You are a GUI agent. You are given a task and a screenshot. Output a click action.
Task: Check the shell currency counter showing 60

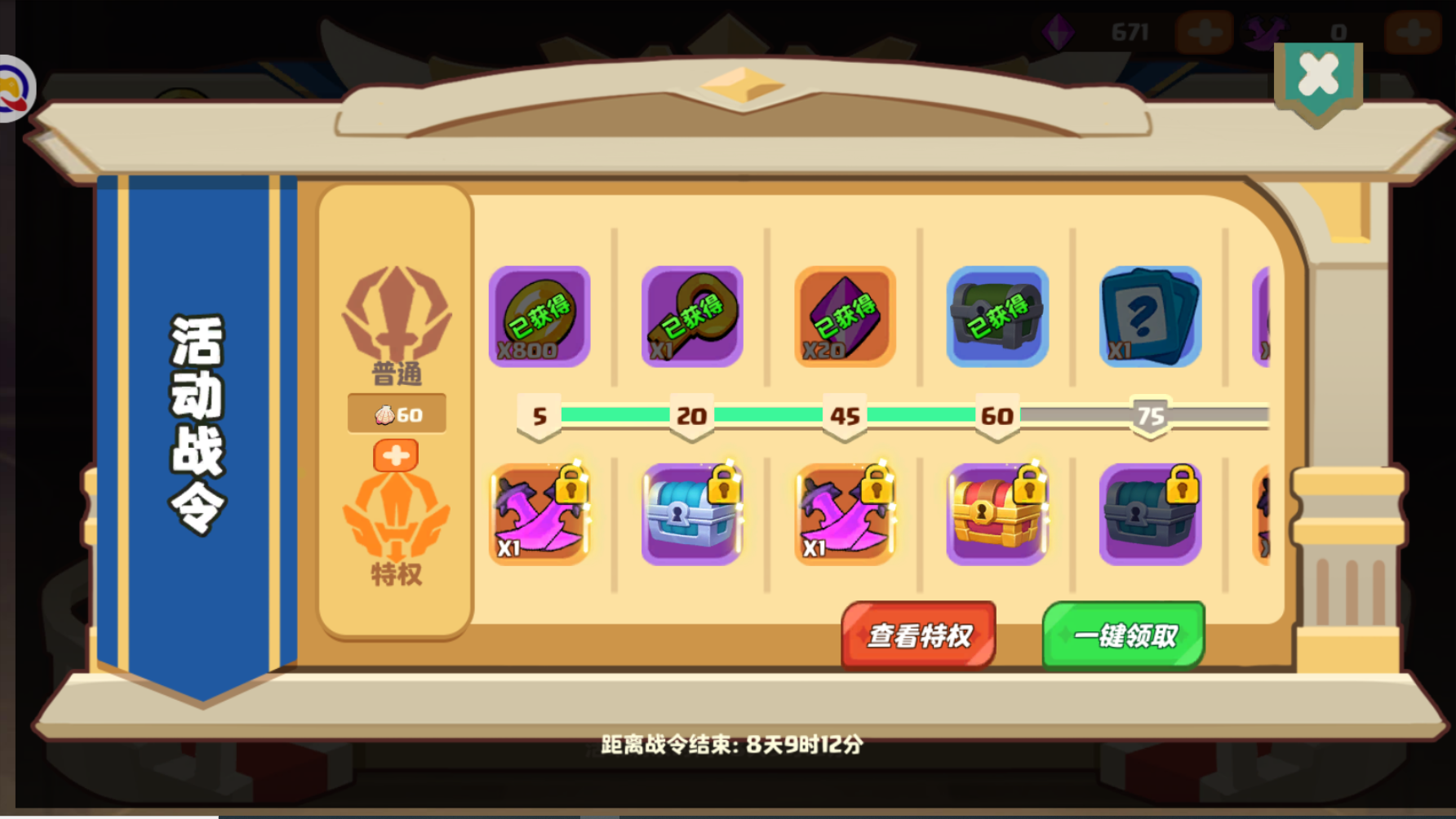[397, 415]
